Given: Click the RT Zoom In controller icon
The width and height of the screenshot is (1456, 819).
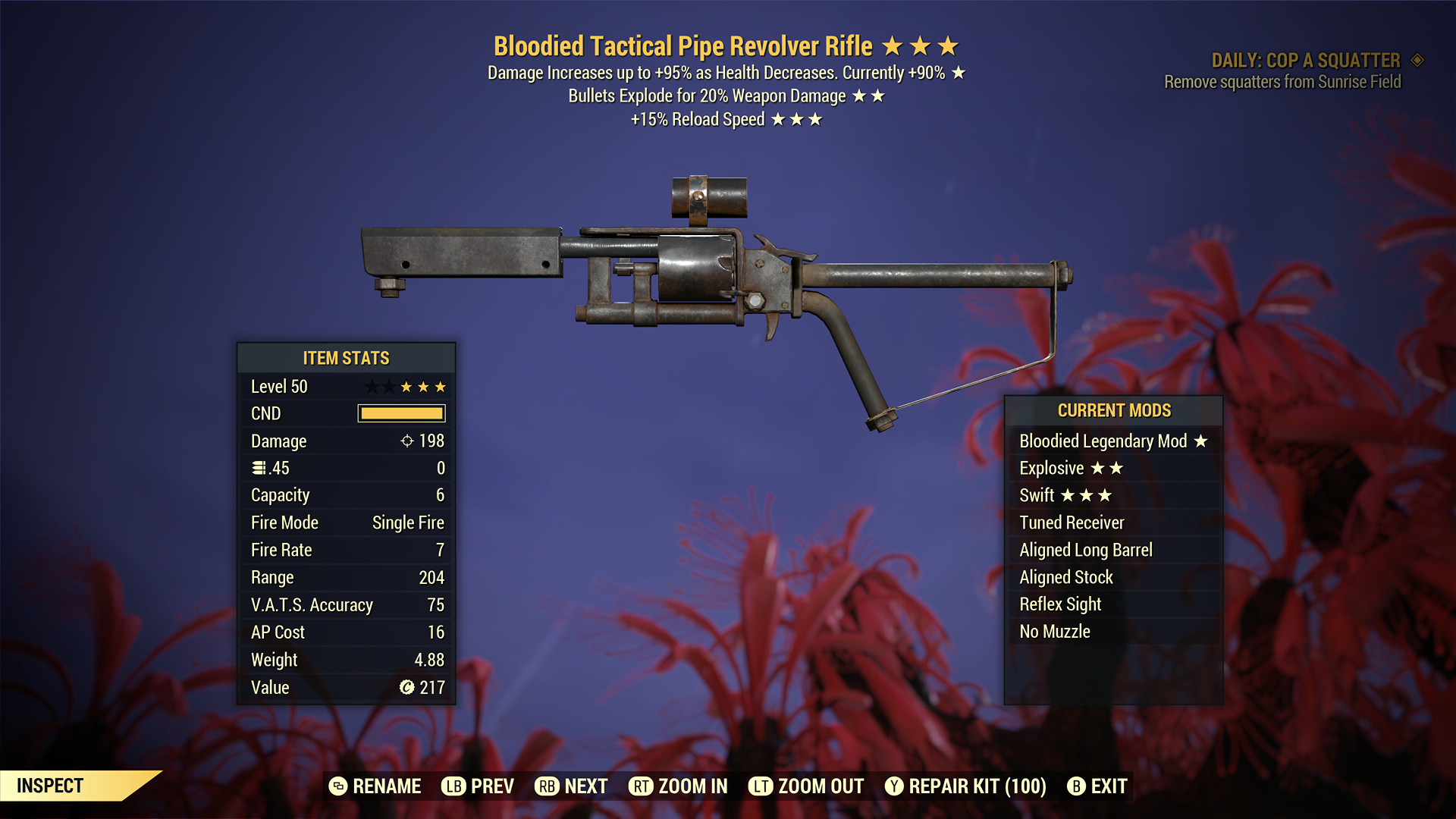Looking at the screenshot, I should tap(642, 786).
